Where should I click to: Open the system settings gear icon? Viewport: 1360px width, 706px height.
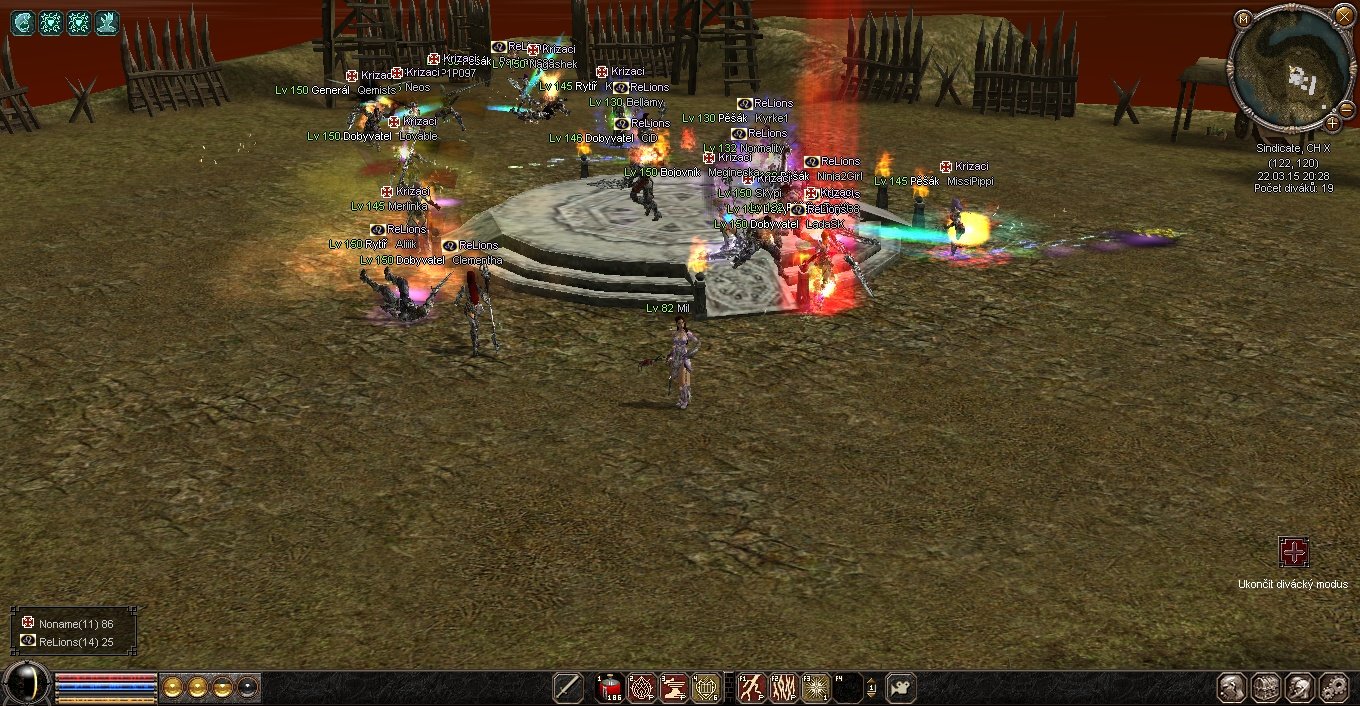click(1335, 688)
